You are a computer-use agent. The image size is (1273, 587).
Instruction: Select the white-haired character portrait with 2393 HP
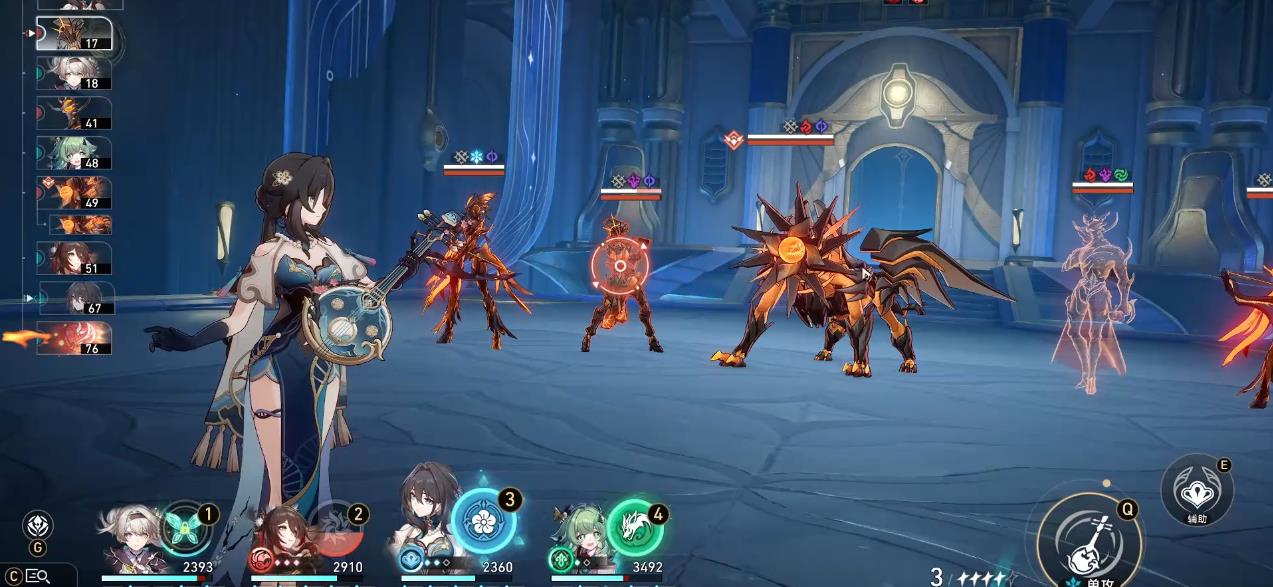point(128,541)
